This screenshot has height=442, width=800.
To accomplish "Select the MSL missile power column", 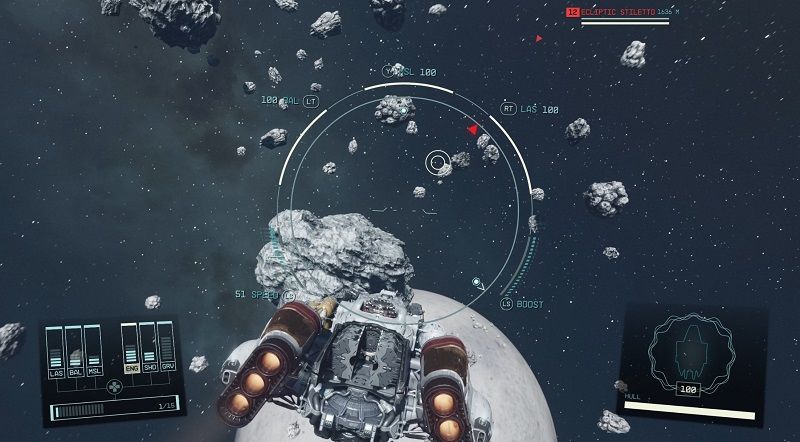I will pos(92,351).
